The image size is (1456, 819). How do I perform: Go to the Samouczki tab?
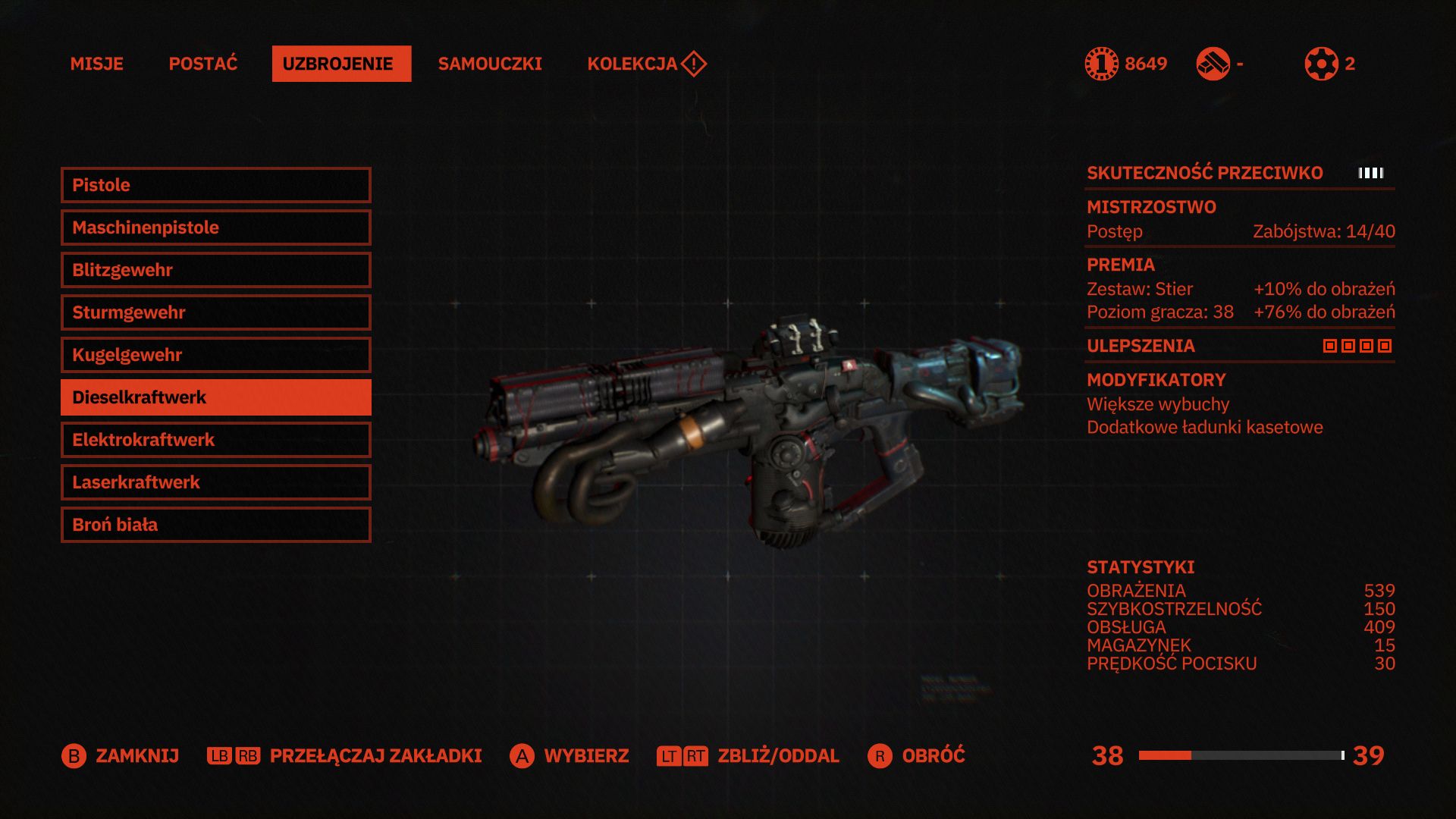tap(490, 64)
